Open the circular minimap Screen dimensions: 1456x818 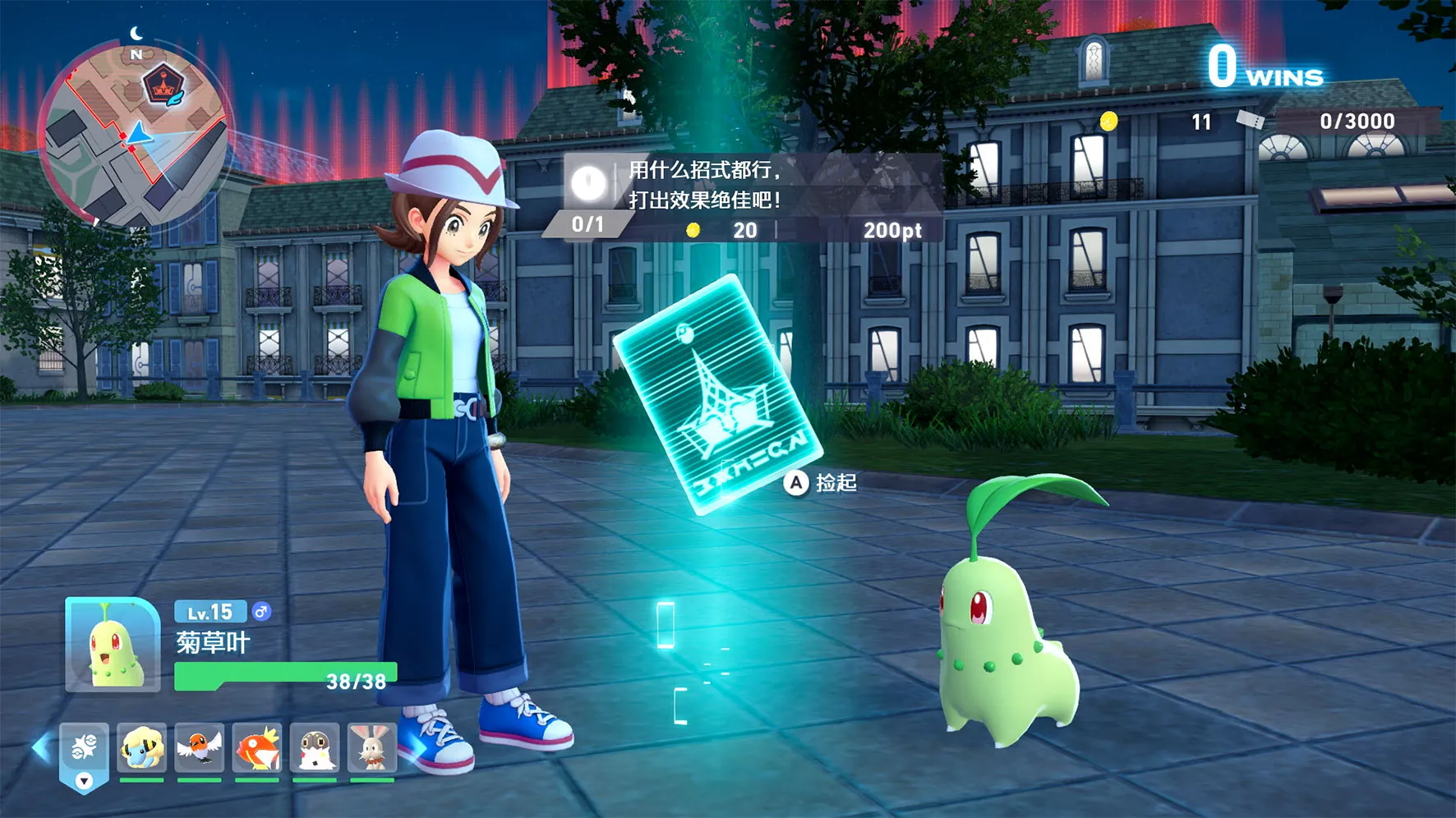[134, 133]
